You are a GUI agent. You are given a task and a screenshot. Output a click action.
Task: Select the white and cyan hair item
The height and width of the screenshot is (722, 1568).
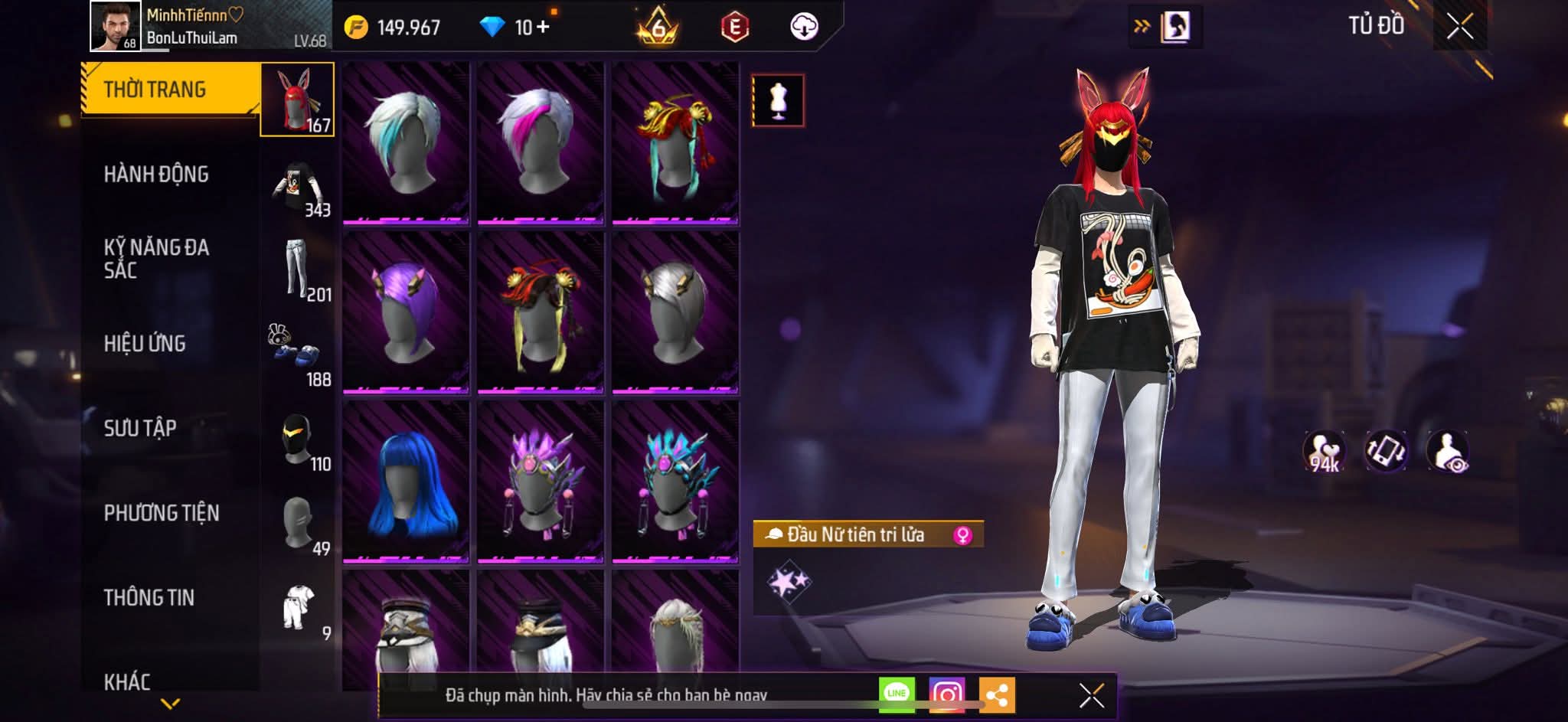406,143
